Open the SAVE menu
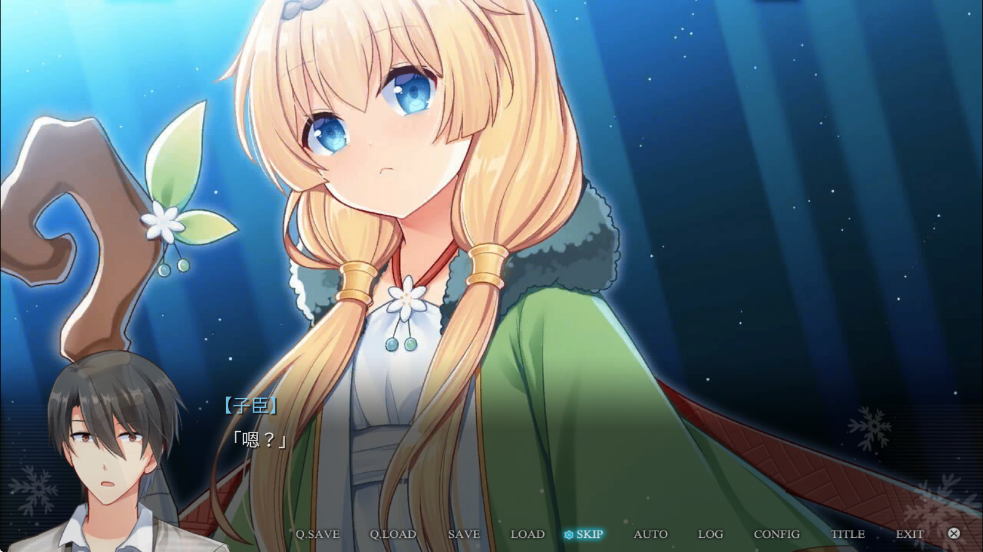Screen dimensions: 983x552 point(464,534)
